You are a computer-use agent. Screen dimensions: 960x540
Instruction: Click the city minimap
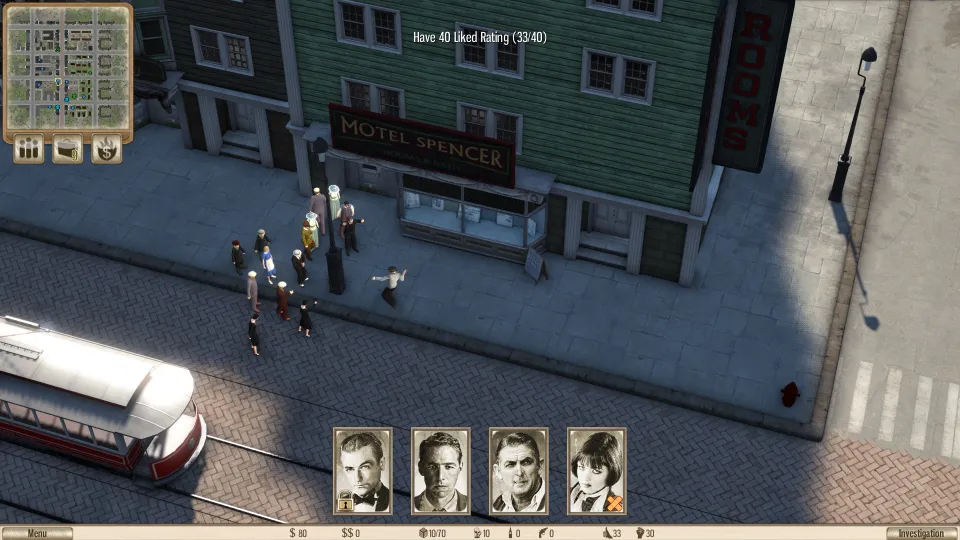(x=68, y=67)
